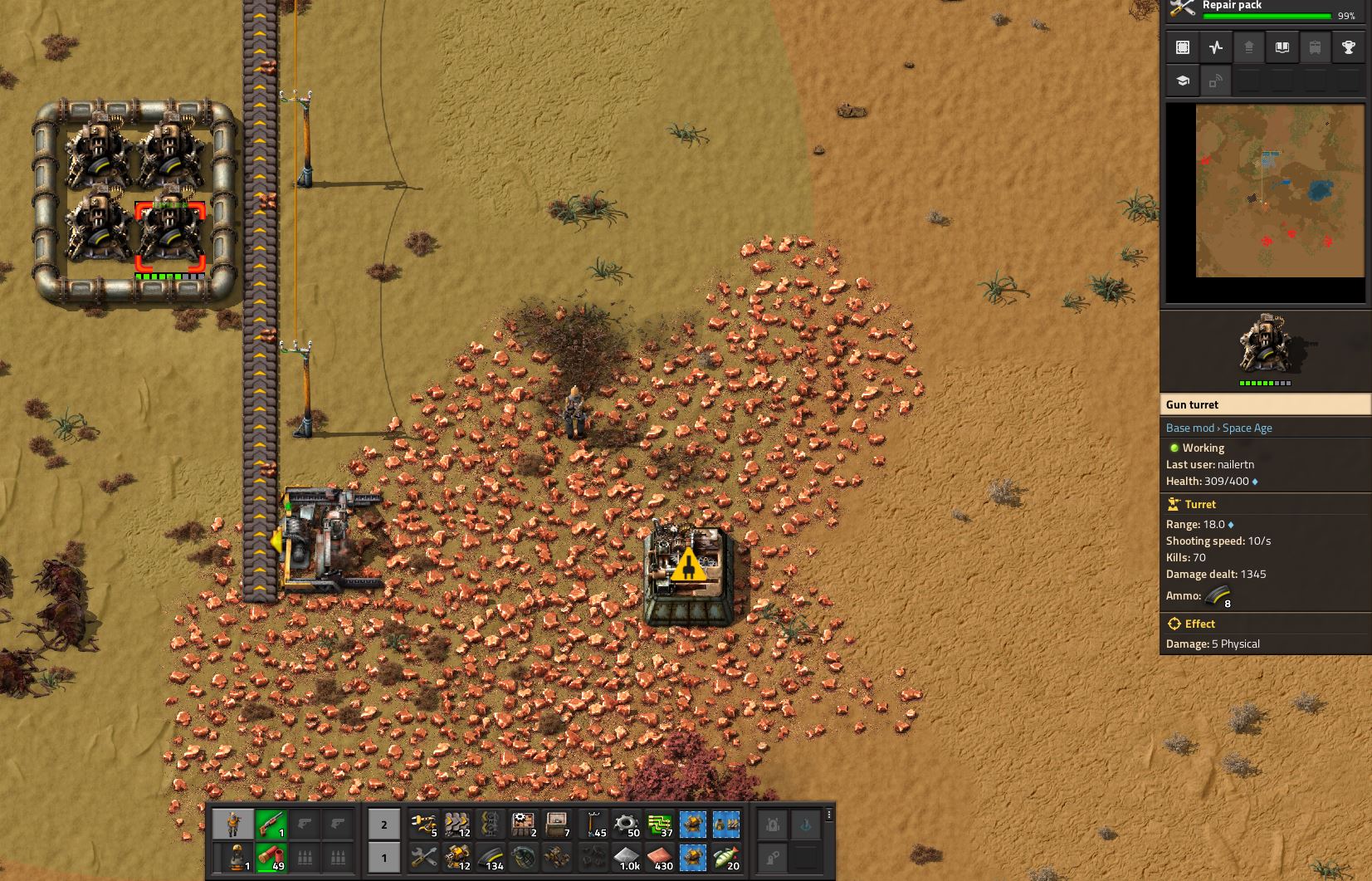The height and width of the screenshot is (881, 1372).
Task: Select the iron plate slot with 1.0k
Action: 626,858
